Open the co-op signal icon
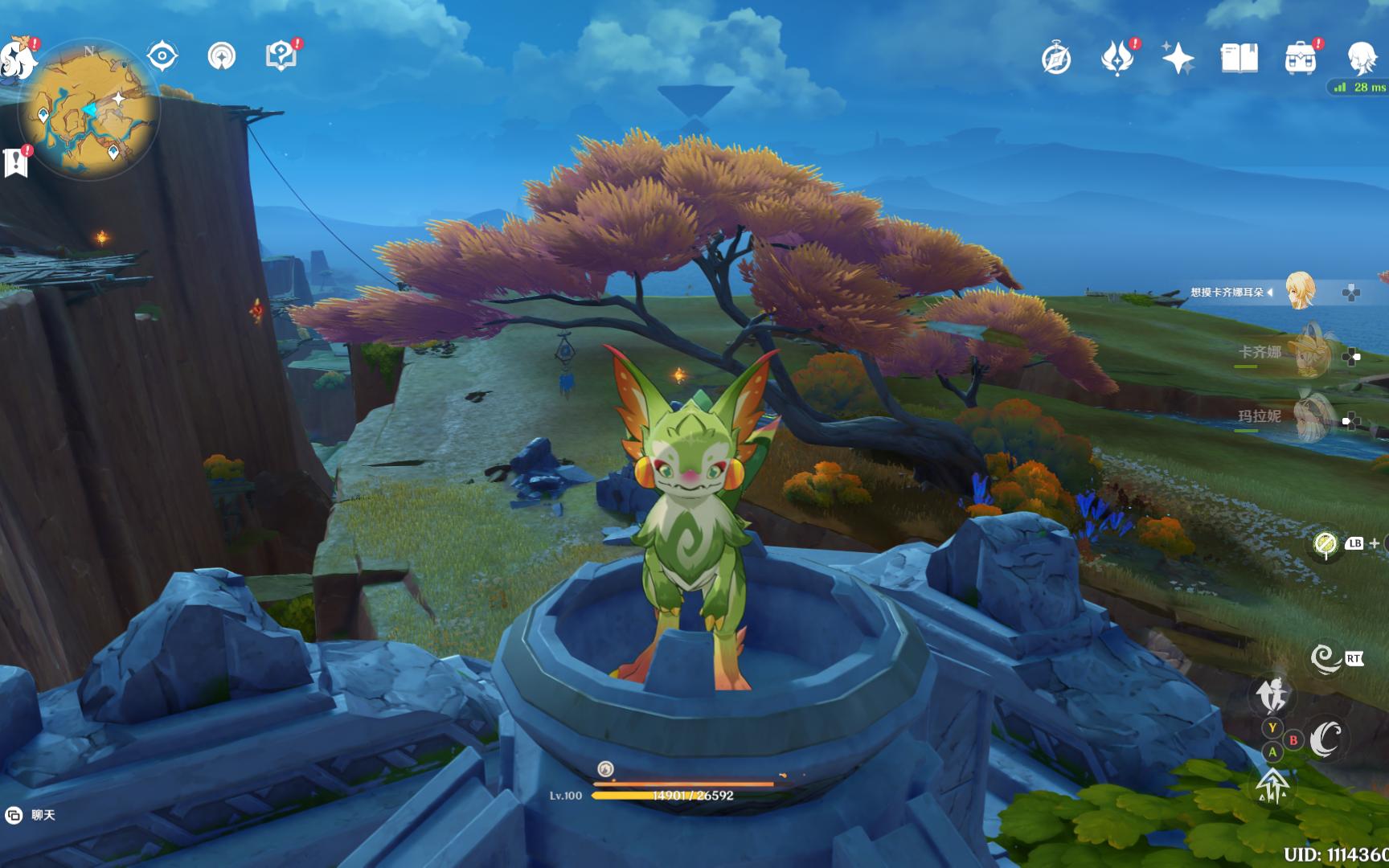Viewport: 1389px width, 868px height. coord(222,56)
